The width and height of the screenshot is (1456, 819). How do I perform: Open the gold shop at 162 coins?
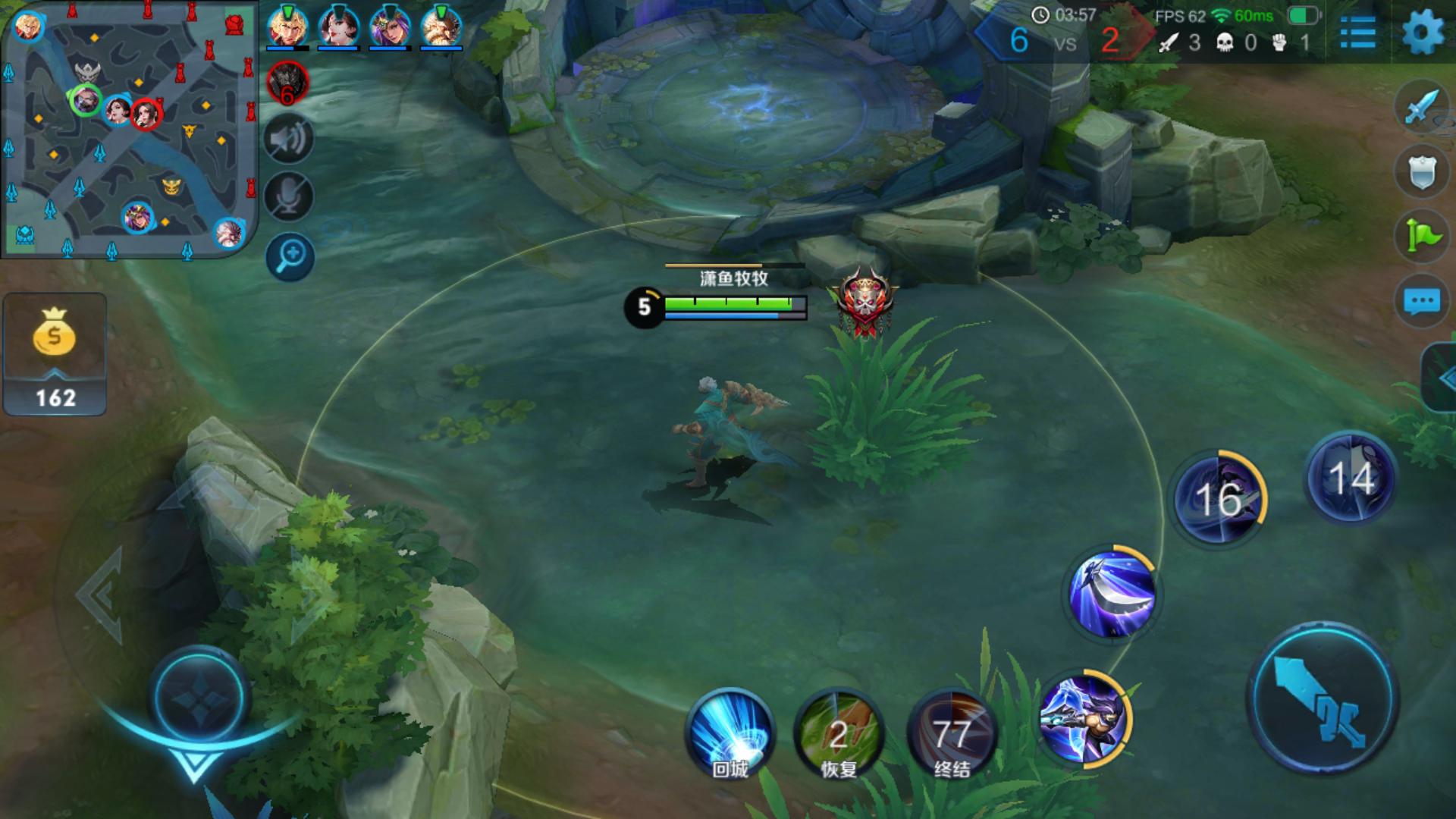tap(55, 354)
